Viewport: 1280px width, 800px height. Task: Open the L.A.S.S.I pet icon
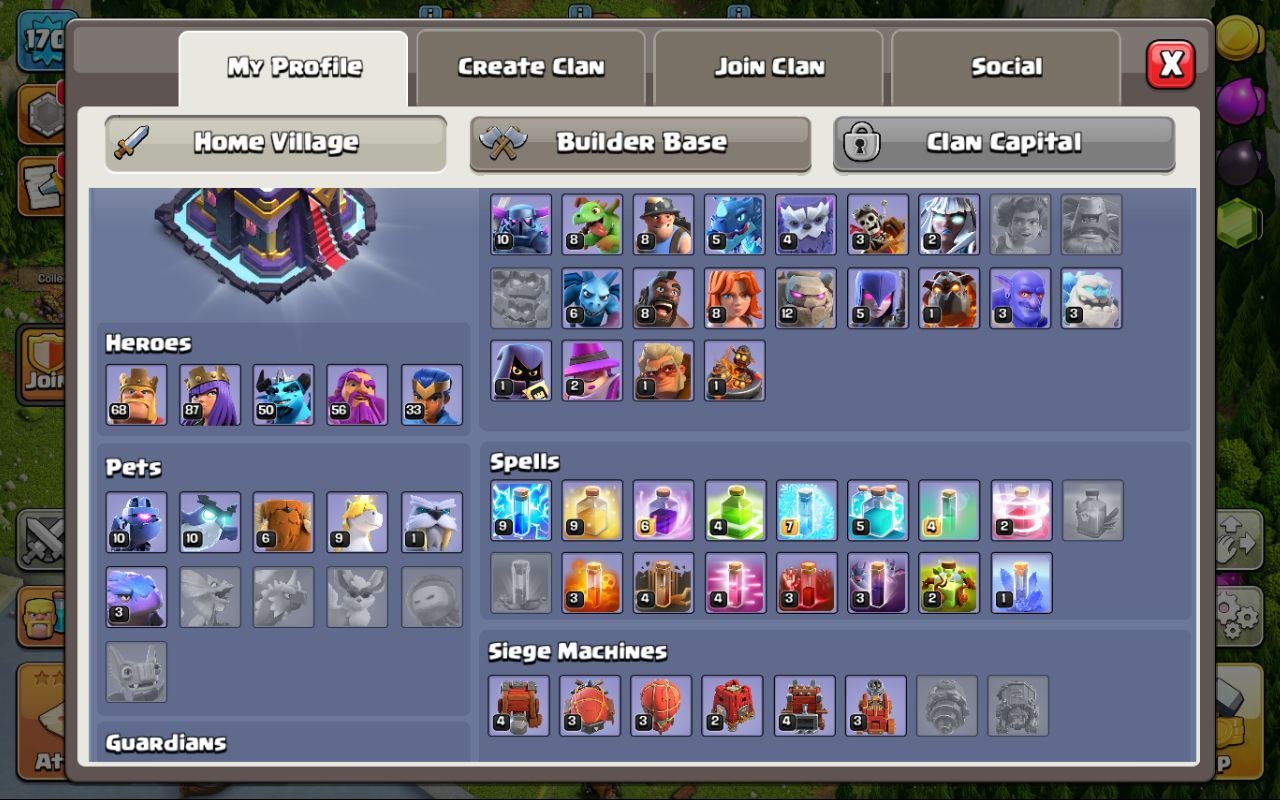(136, 520)
